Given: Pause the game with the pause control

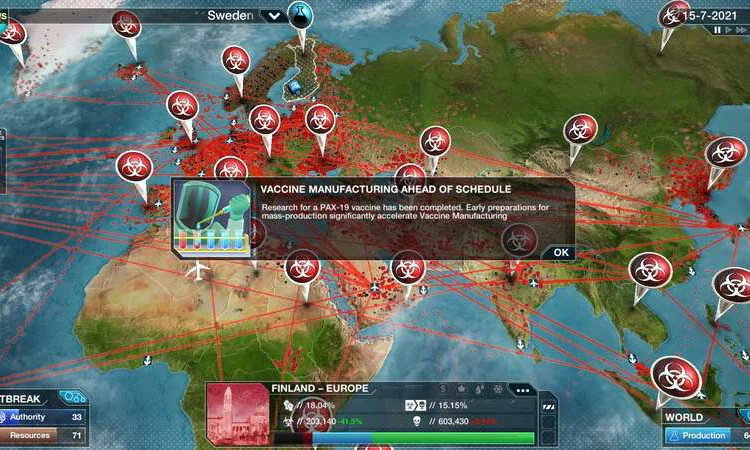Looking at the screenshot, I should click(717, 30).
